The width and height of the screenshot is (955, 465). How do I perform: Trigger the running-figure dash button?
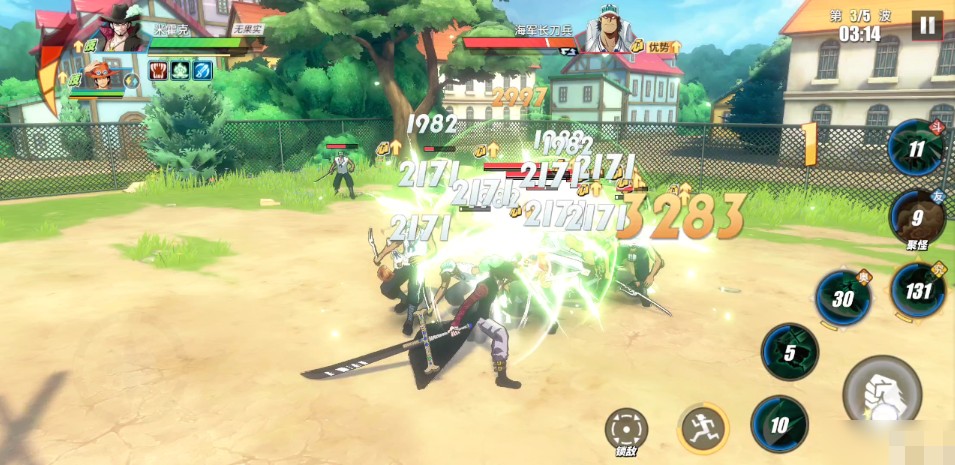703,428
